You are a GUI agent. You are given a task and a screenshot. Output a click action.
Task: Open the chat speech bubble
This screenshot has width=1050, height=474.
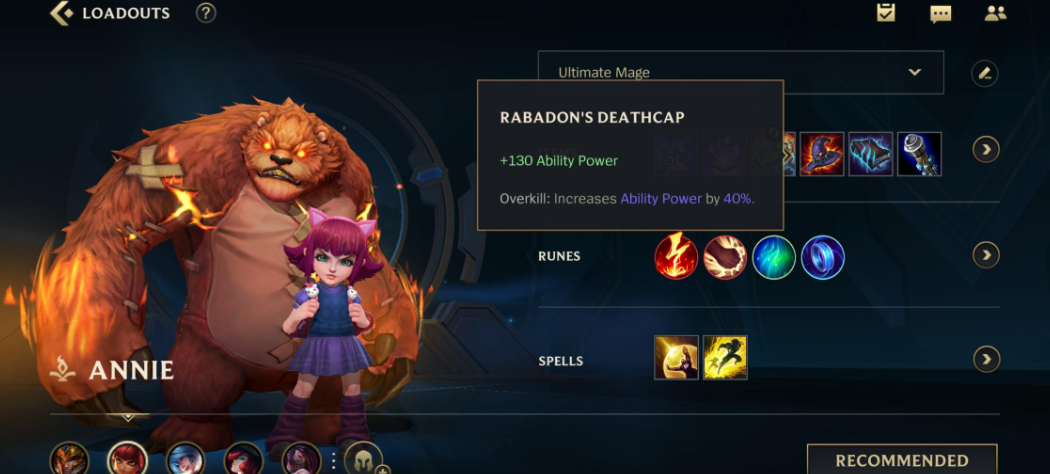tap(940, 14)
